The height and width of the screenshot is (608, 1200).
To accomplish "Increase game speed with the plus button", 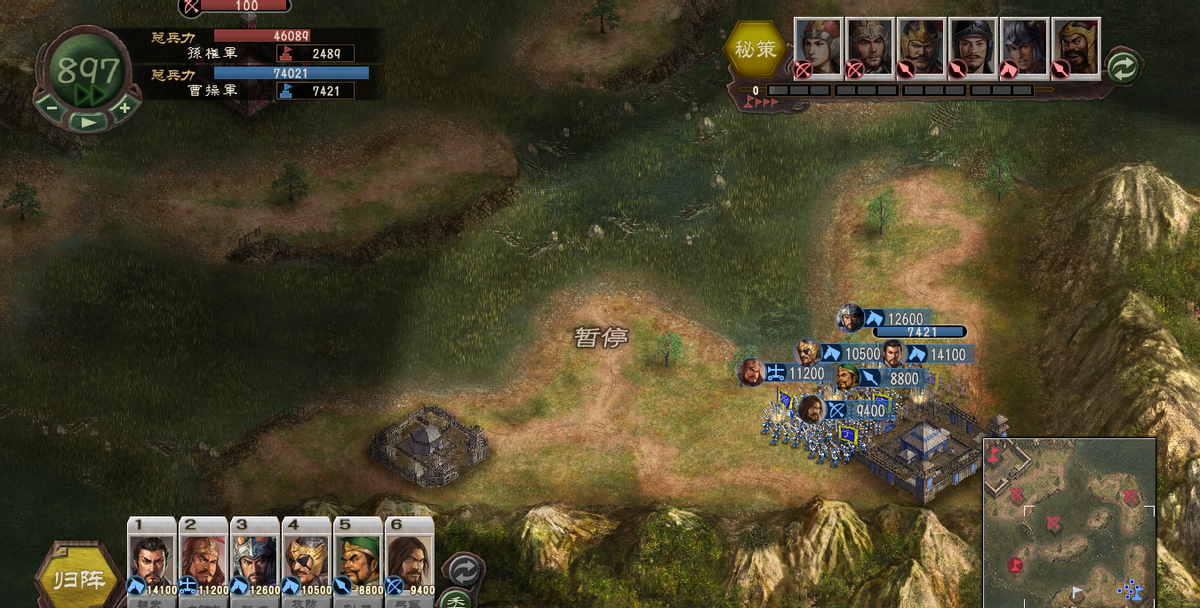I will 124,106.
